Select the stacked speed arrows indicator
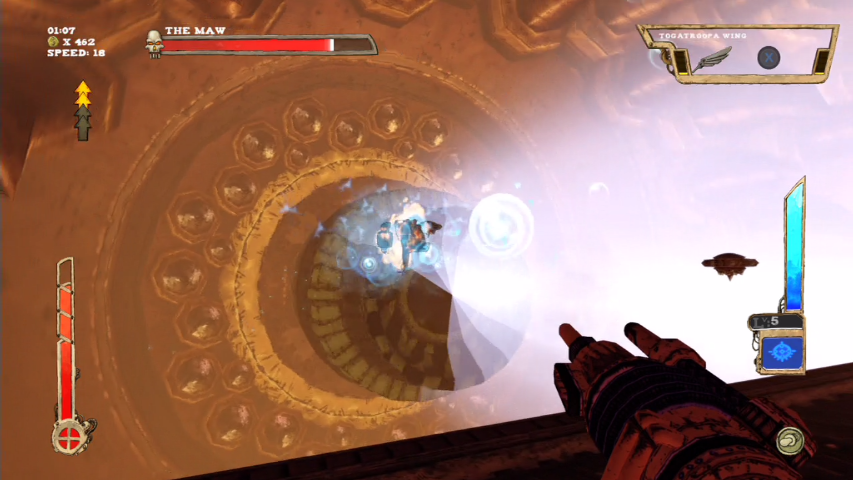Screen dimensions: 853x480 pyautogui.click(x=83, y=111)
